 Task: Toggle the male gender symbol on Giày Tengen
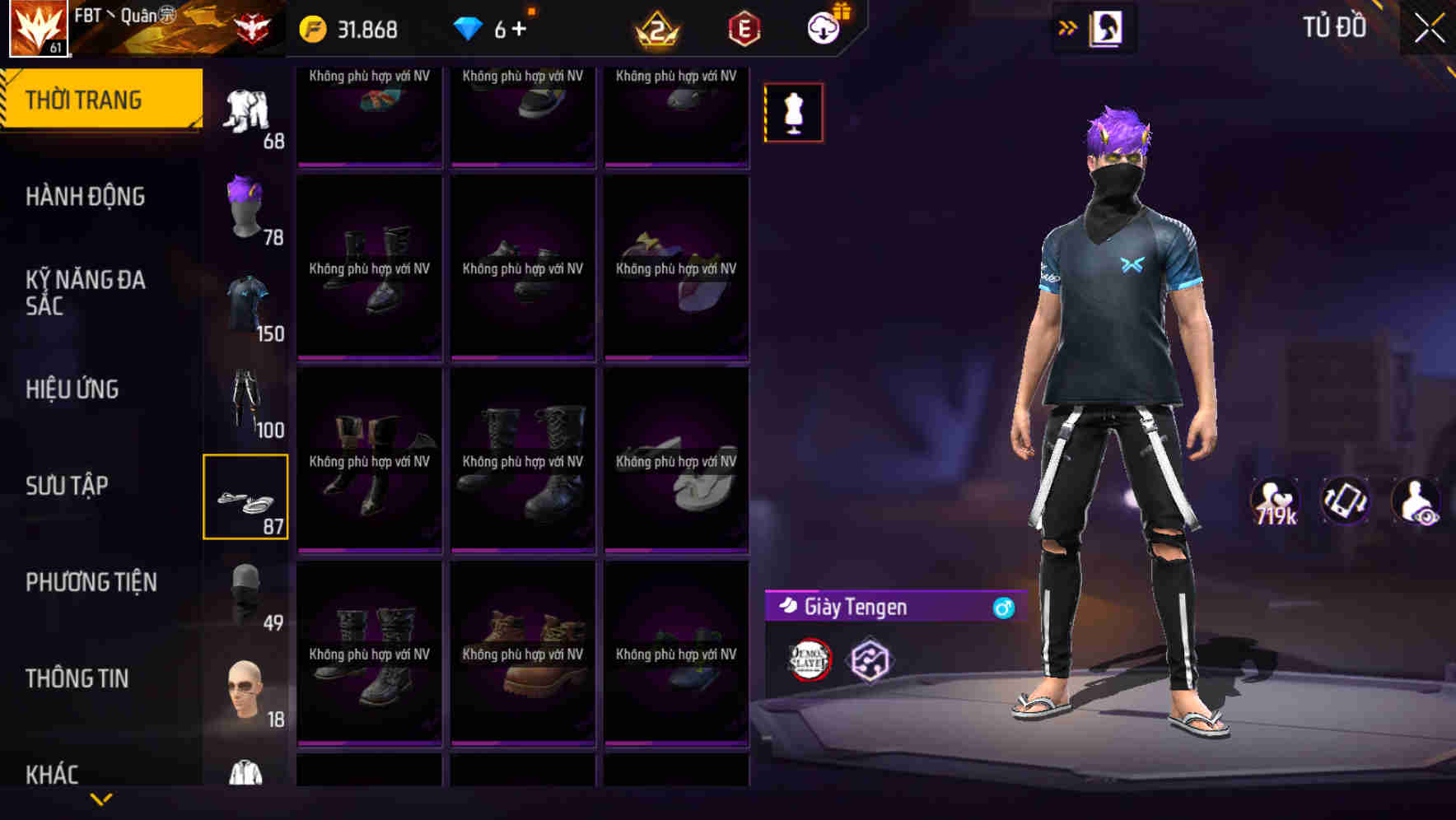pos(1001,608)
